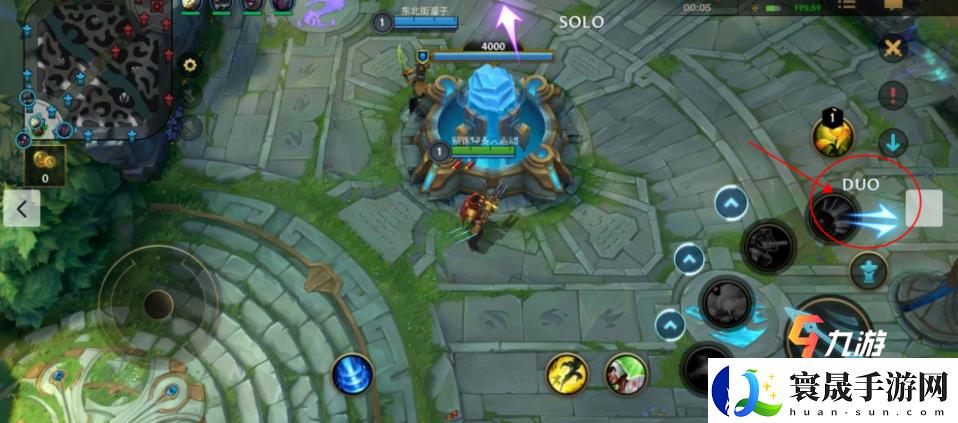Send the red exclamation danger ping
The image size is (958, 423).
pyautogui.click(x=892, y=96)
